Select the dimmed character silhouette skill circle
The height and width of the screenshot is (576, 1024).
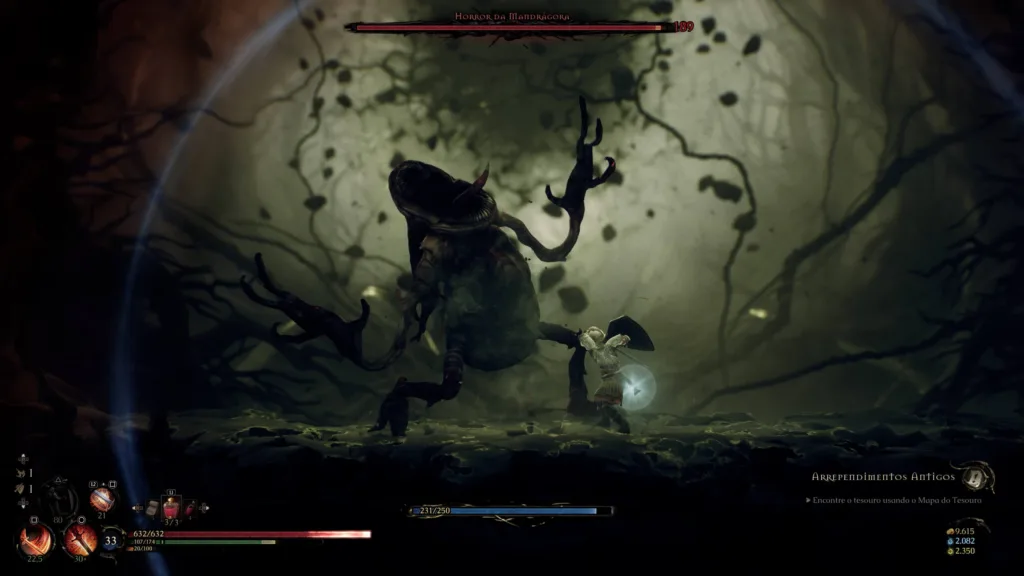click(58, 498)
